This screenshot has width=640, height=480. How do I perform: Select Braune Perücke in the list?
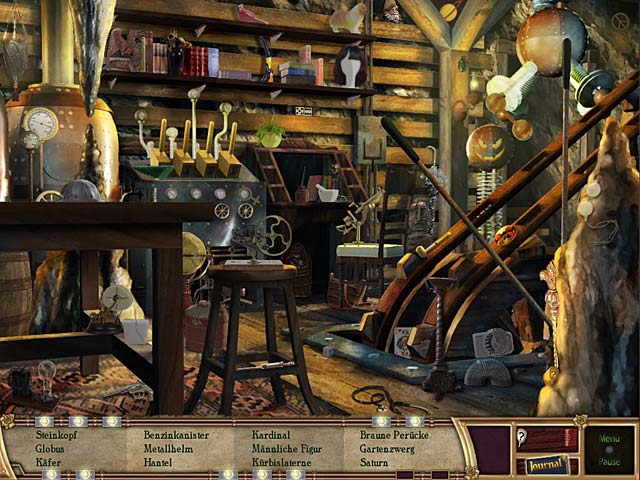tap(393, 435)
